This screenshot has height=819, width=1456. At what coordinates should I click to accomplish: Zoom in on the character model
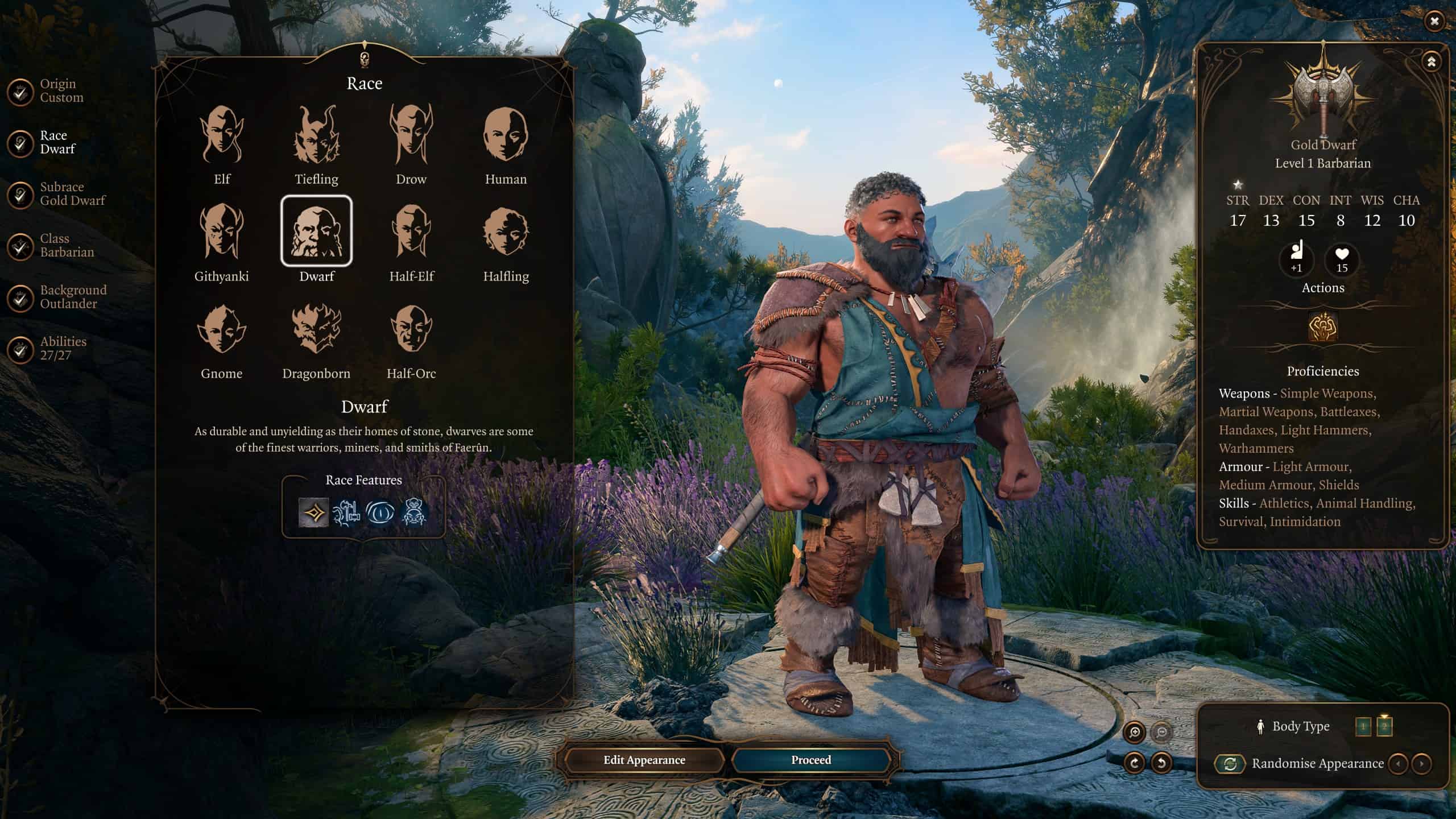pos(1135,733)
